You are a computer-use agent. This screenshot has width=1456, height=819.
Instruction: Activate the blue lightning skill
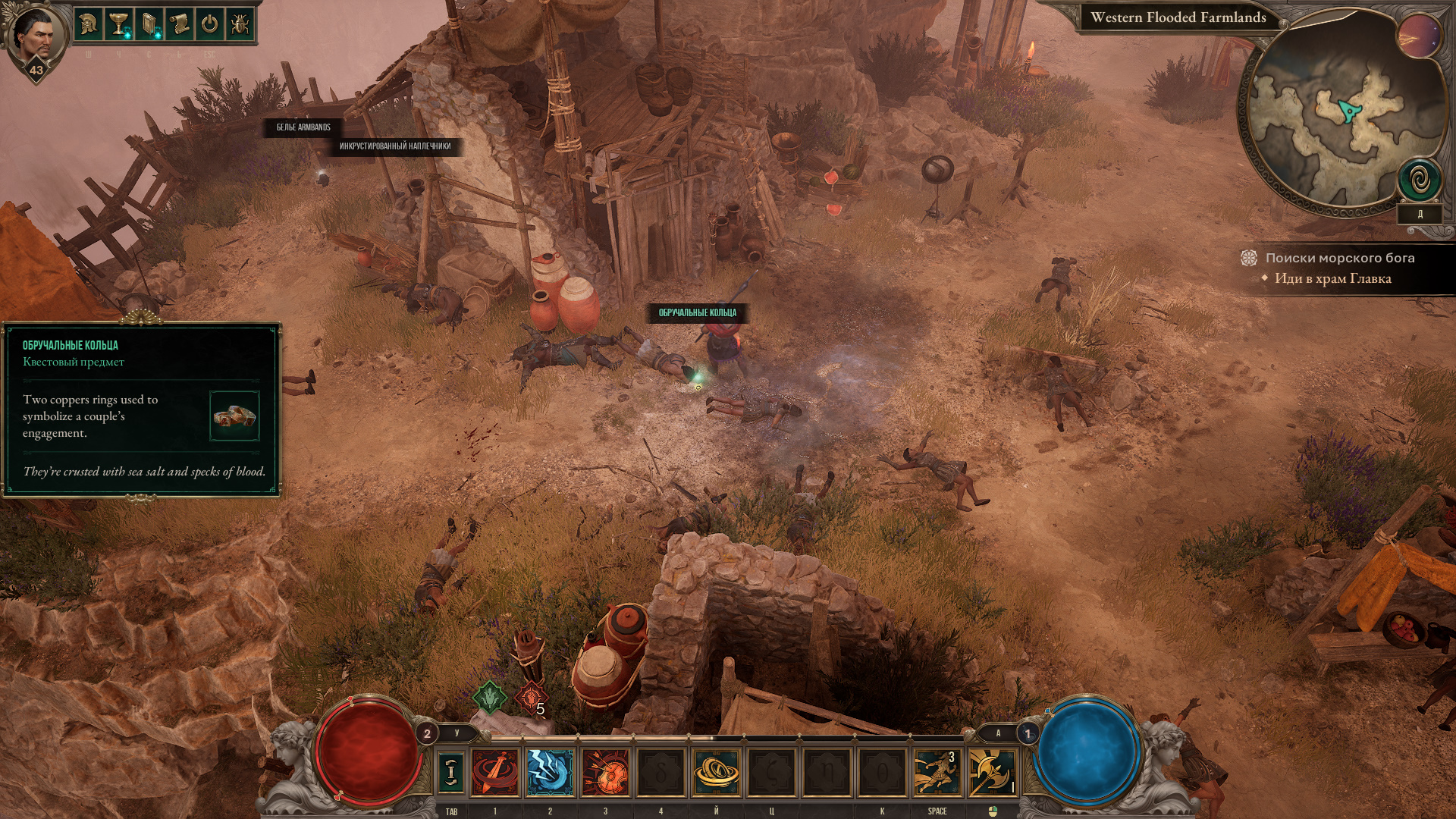pyautogui.click(x=550, y=772)
